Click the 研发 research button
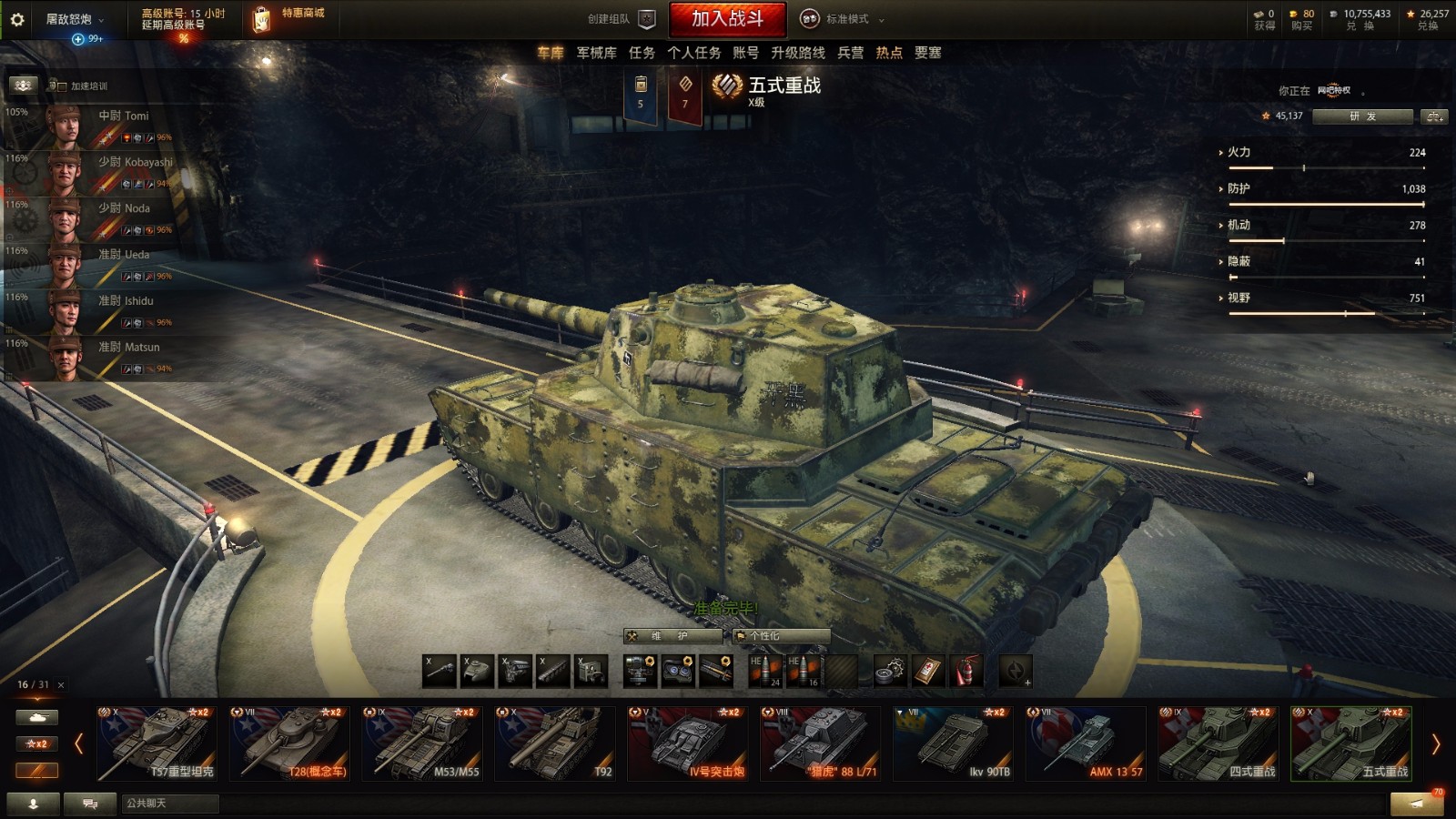The width and height of the screenshot is (1456, 819). 1362,116
